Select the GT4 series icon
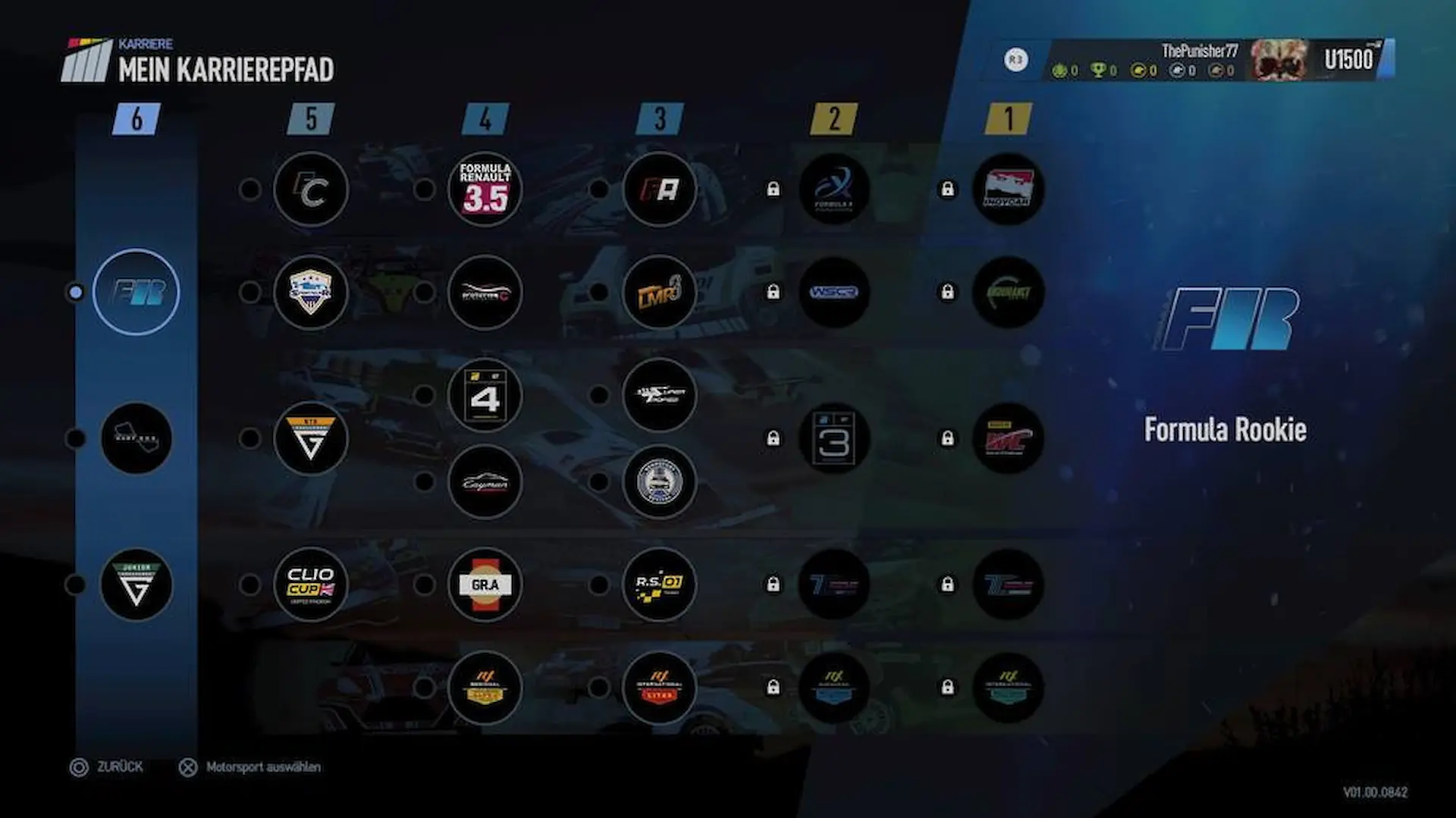Image resolution: width=1456 pixels, height=818 pixels. pos(485,395)
